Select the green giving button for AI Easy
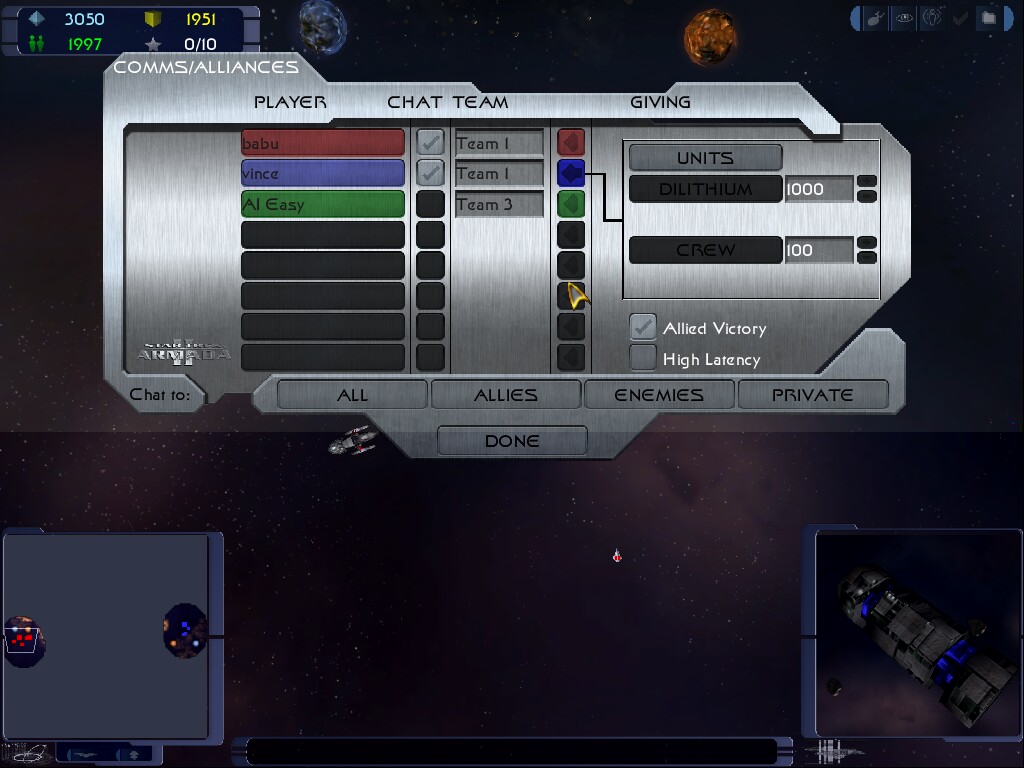 [x=571, y=204]
